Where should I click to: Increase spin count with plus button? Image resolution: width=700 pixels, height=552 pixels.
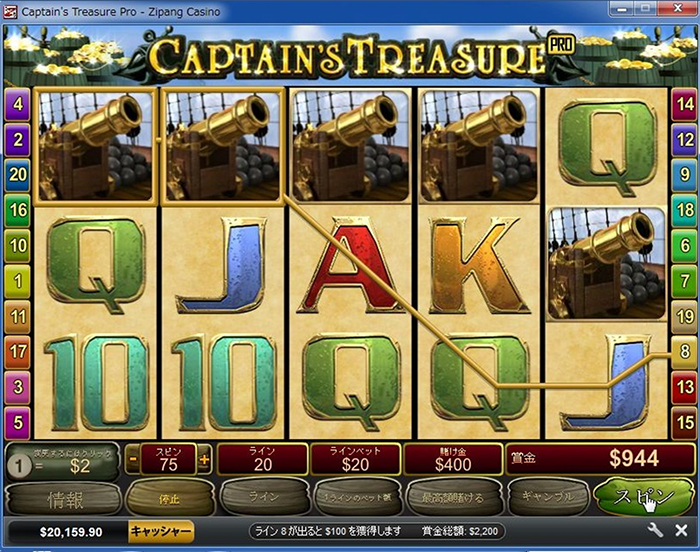[205, 460]
